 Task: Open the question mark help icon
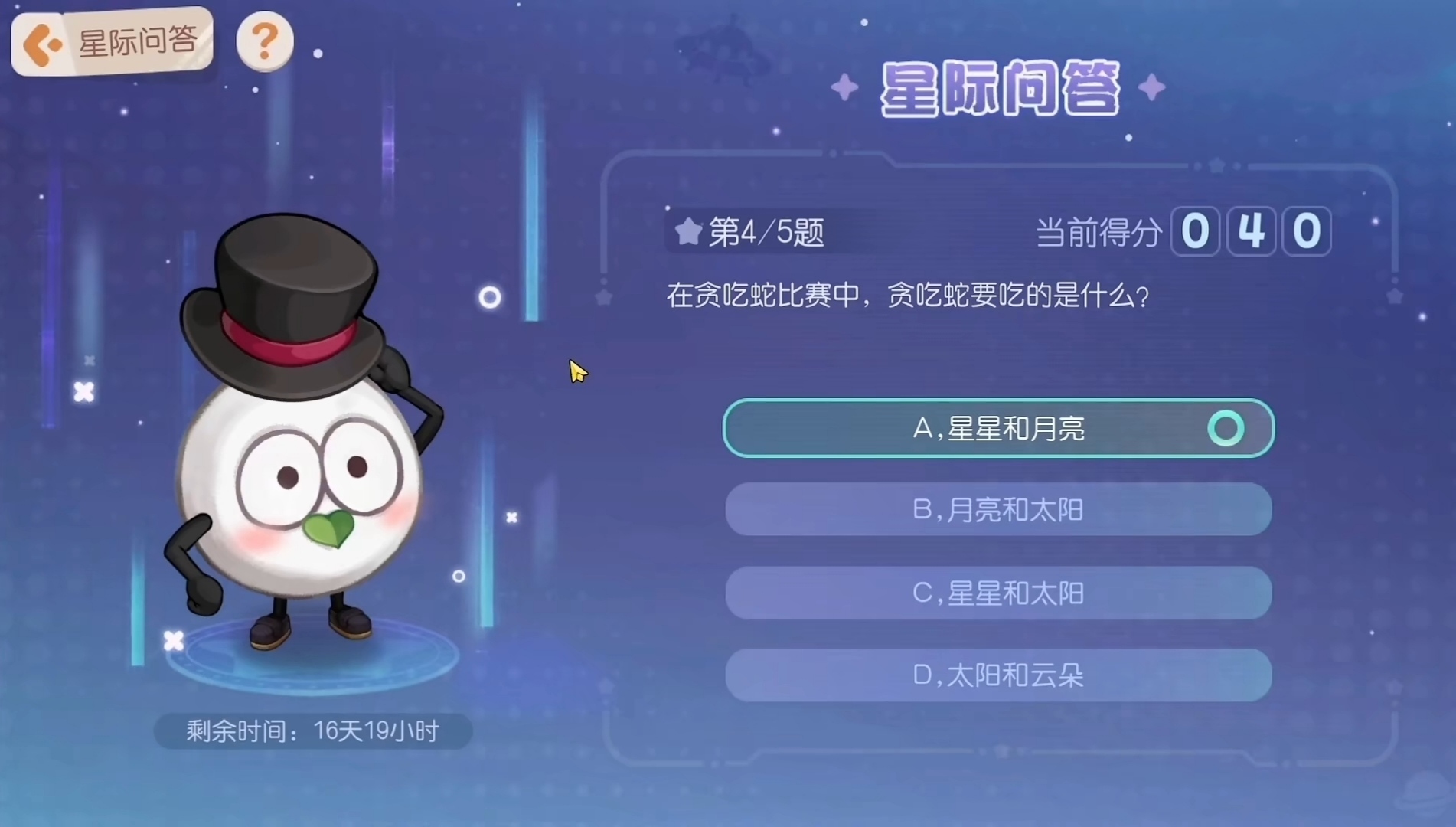coord(264,42)
